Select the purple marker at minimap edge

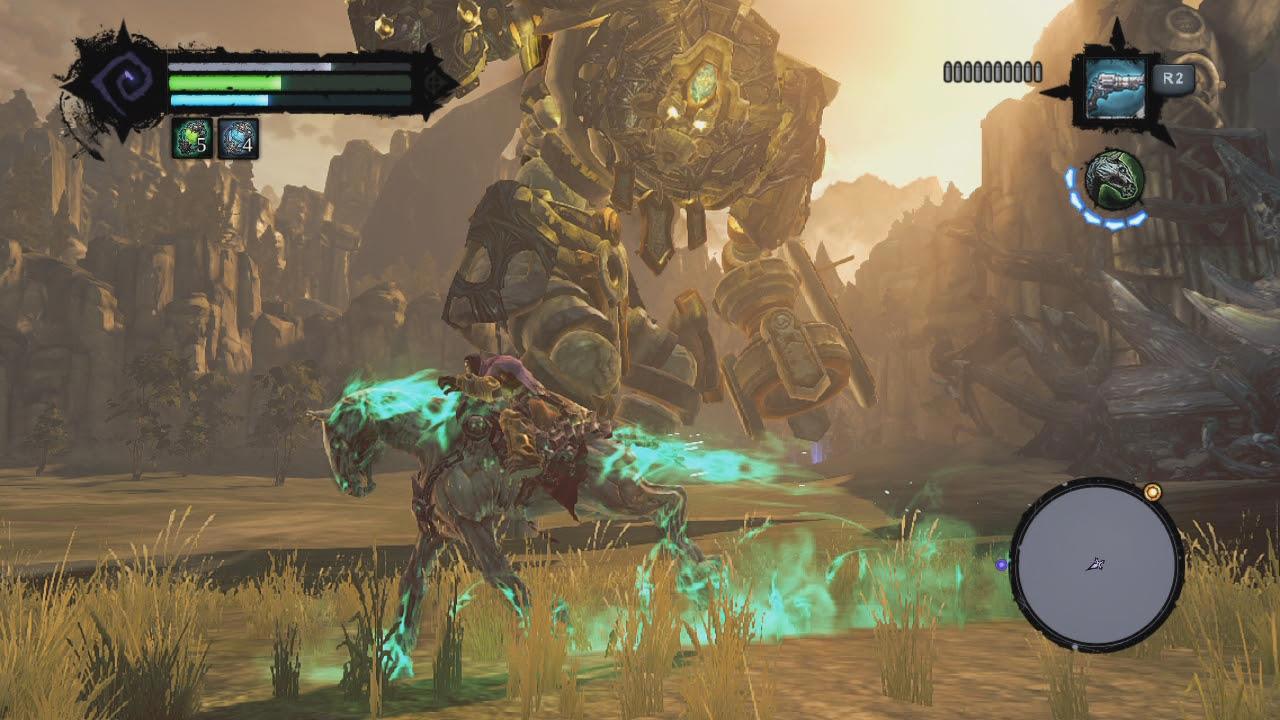1001,565
